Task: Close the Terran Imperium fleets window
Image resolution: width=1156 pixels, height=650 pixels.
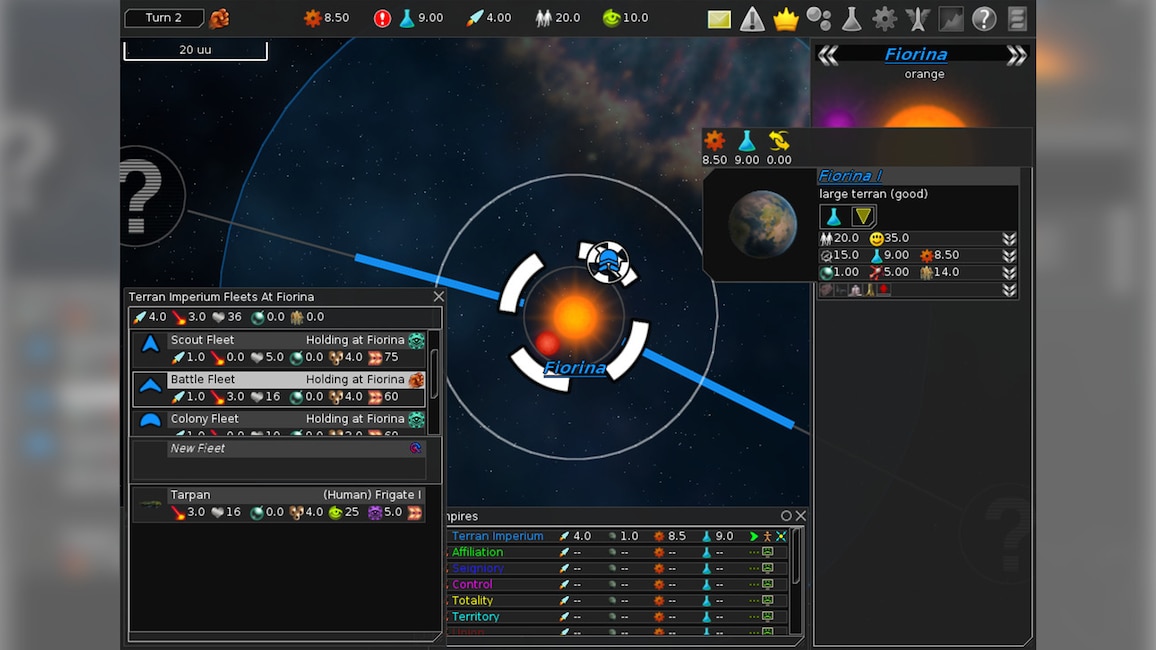Action: 438,297
